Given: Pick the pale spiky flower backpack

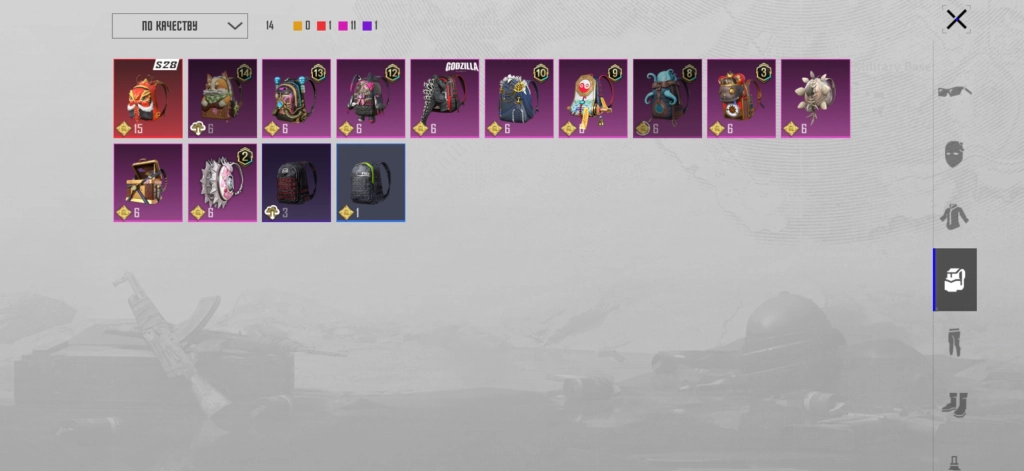Looking at the screenshot, I should (815, 98).
